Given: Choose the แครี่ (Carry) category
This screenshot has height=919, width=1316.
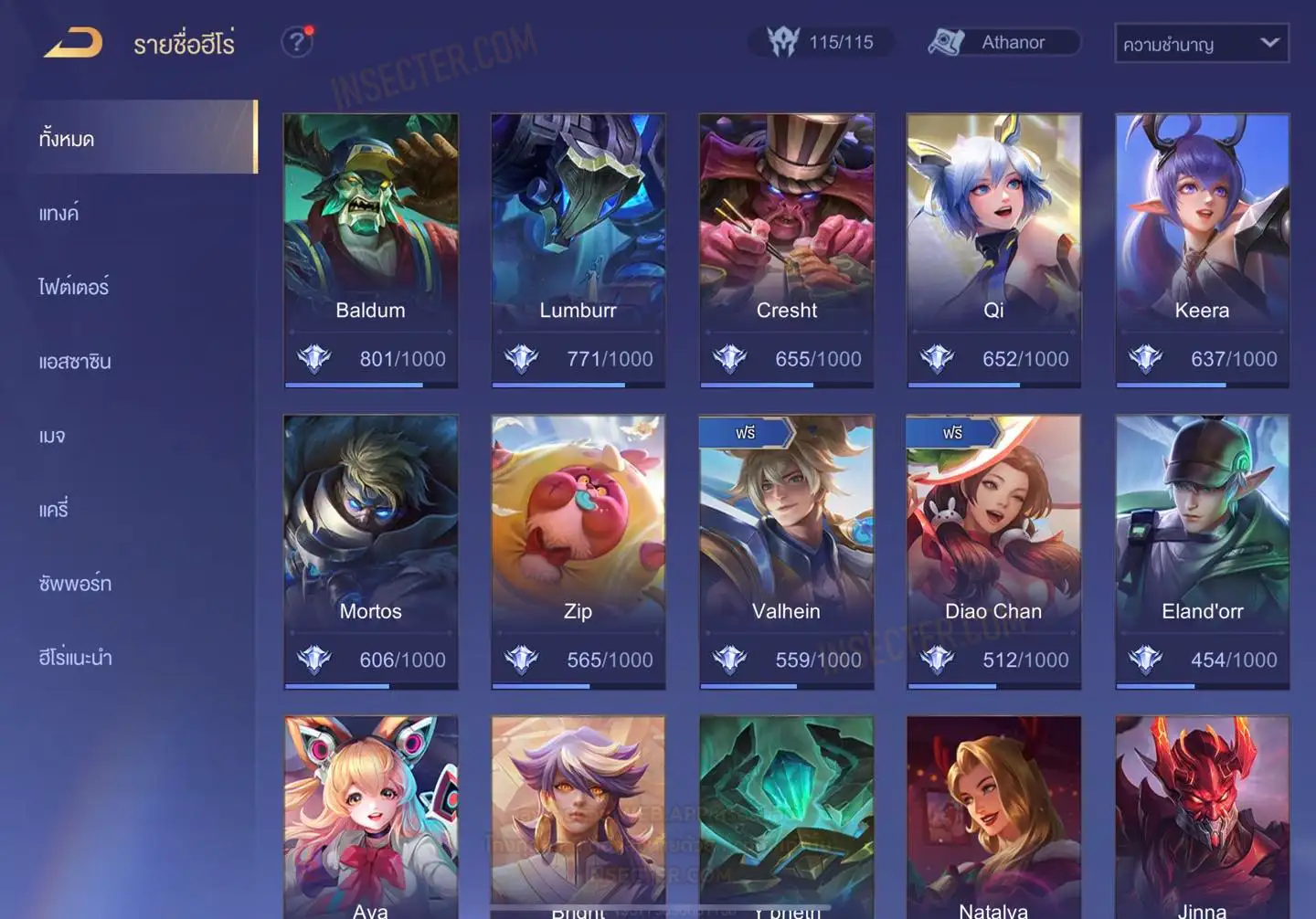Looking at the screenshot, I should (x=54, y=510).
